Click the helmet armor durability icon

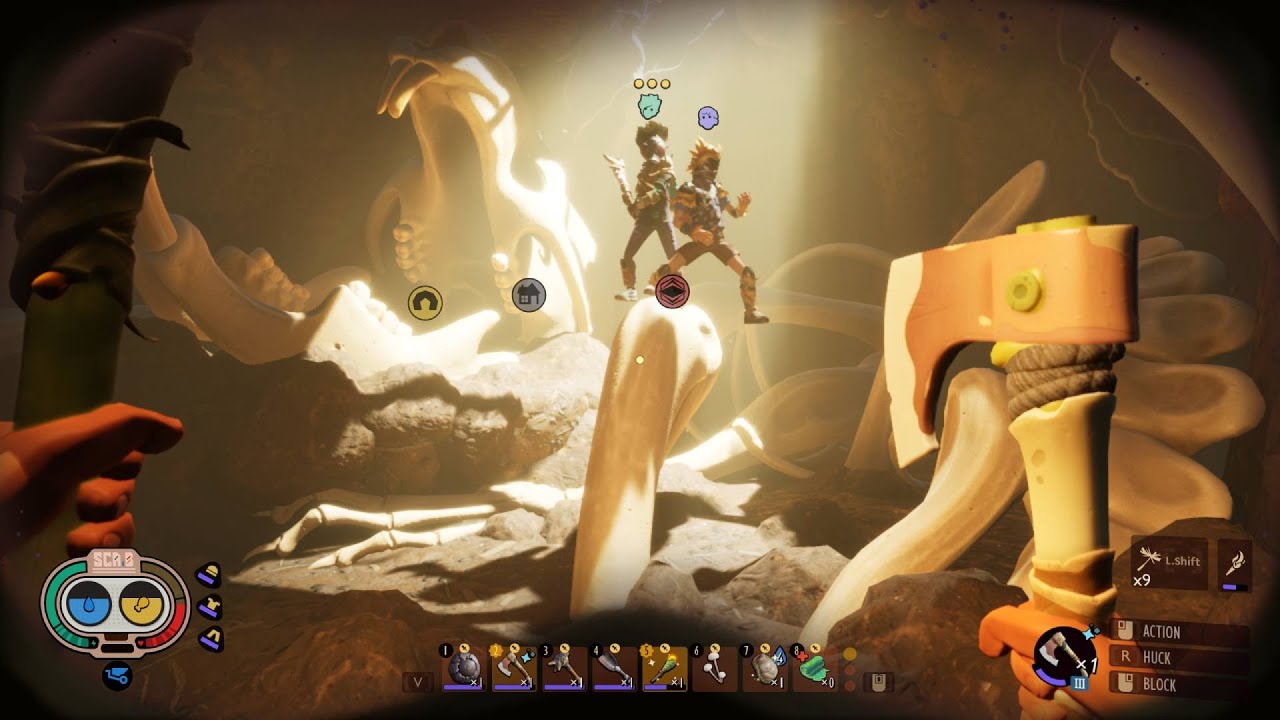208,575
